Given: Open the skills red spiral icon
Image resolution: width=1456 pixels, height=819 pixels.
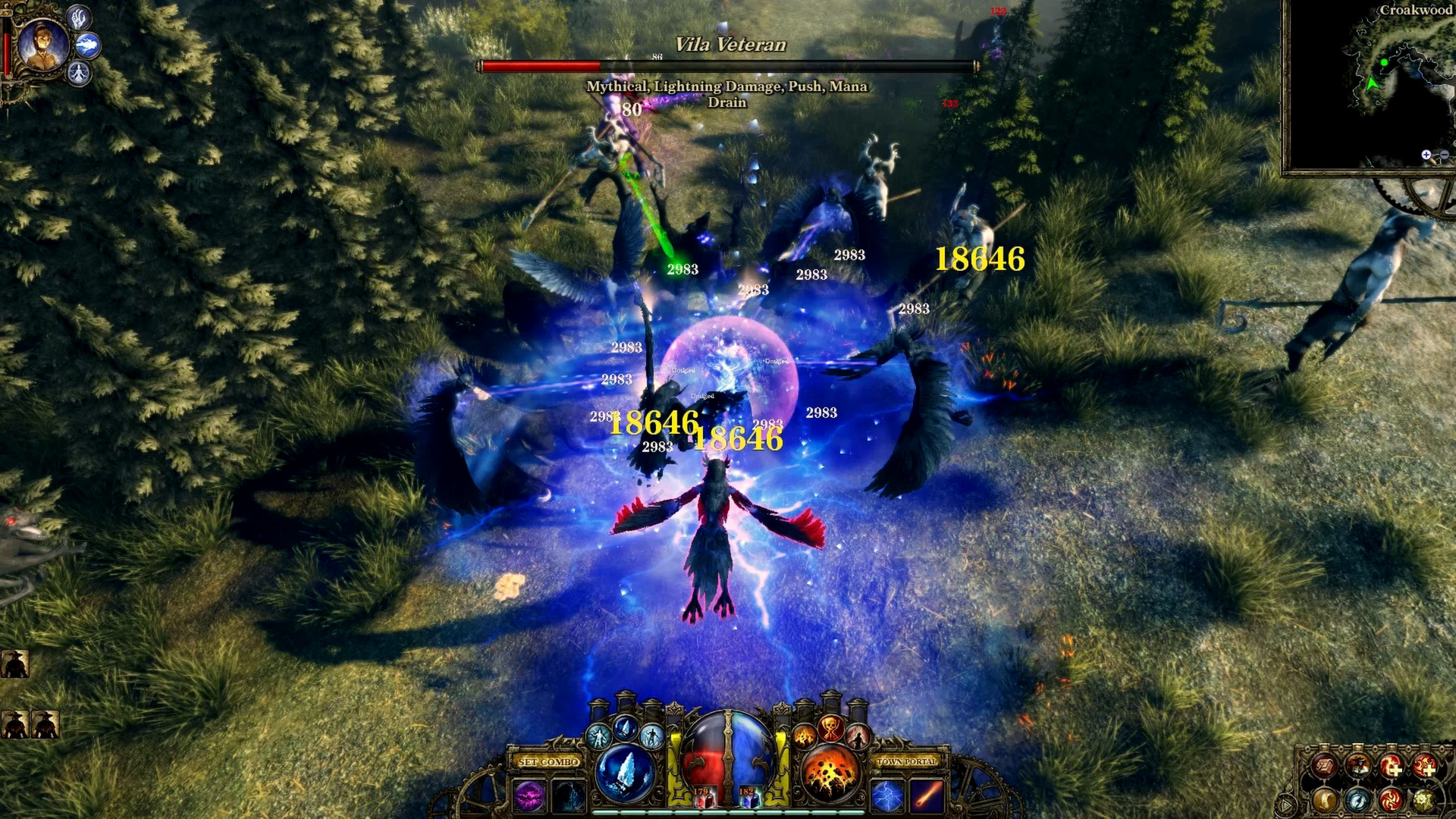Looking at the screenshot, I should tap(1392, 801).
